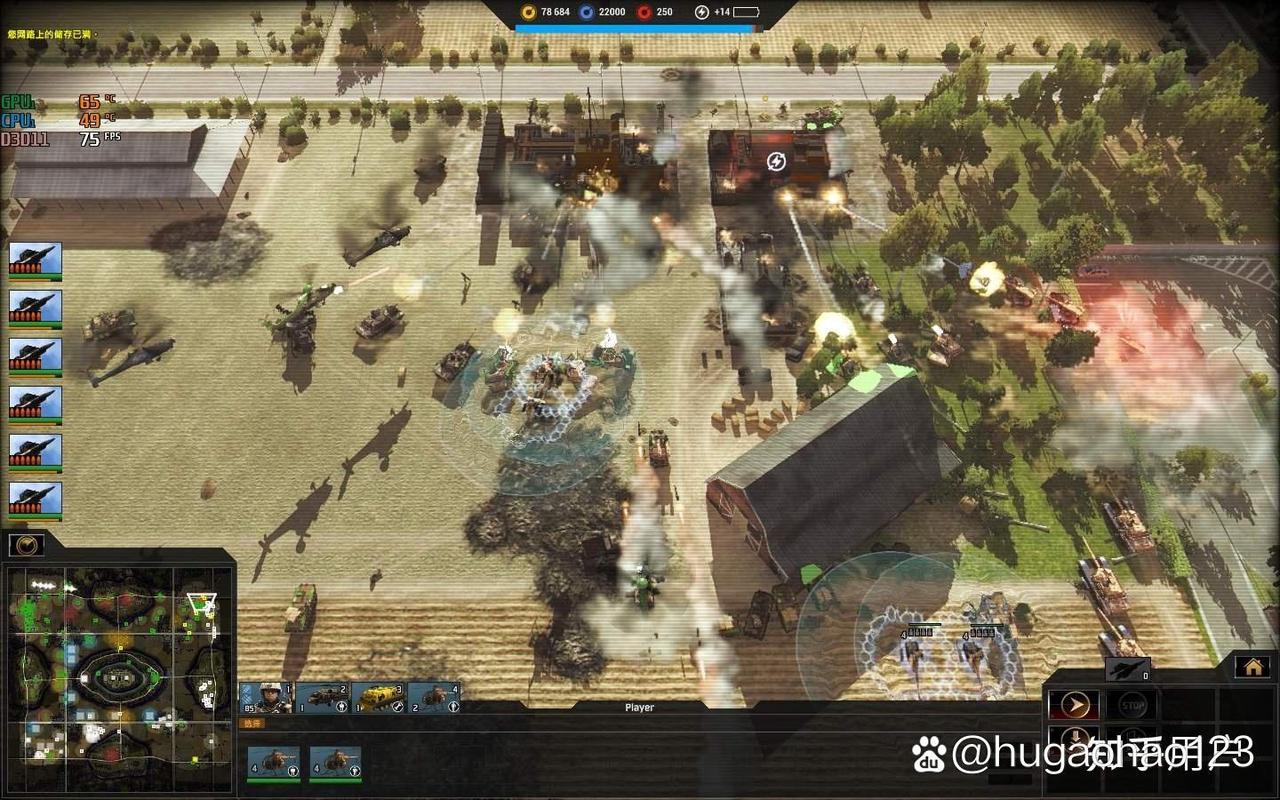Open the home base button
This screenshot has width=1280, height=800.
click(1252, 666)
